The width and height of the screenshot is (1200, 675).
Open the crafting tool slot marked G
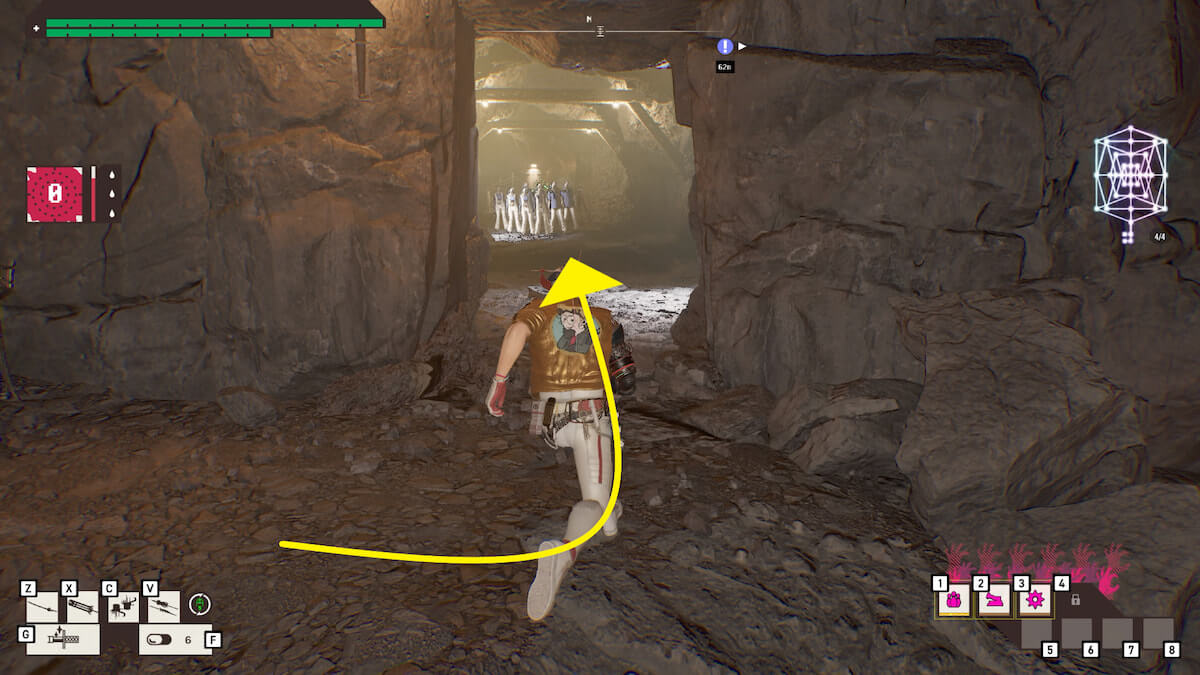click(x=62, y=639)
